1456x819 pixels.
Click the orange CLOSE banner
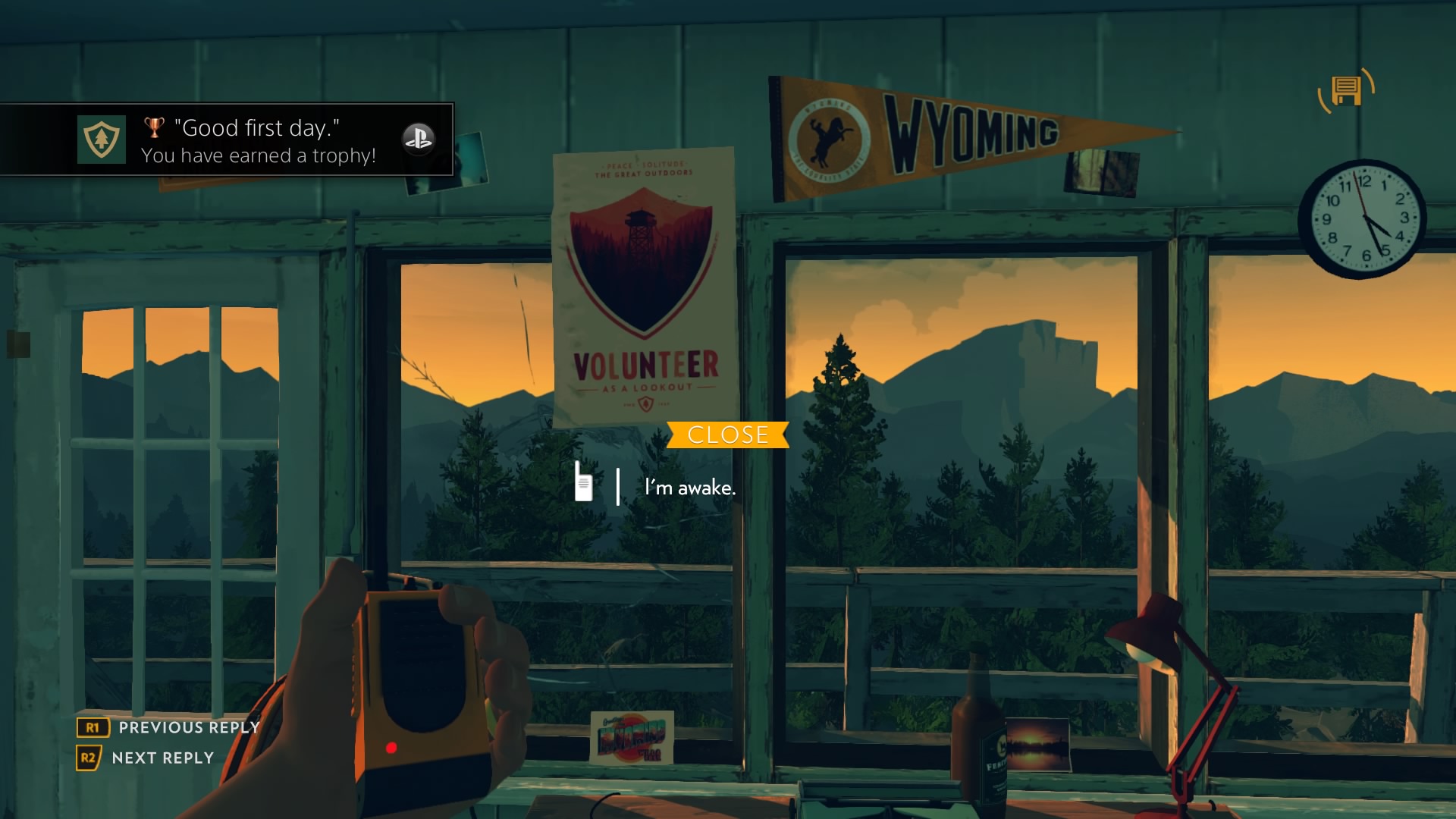727,435
